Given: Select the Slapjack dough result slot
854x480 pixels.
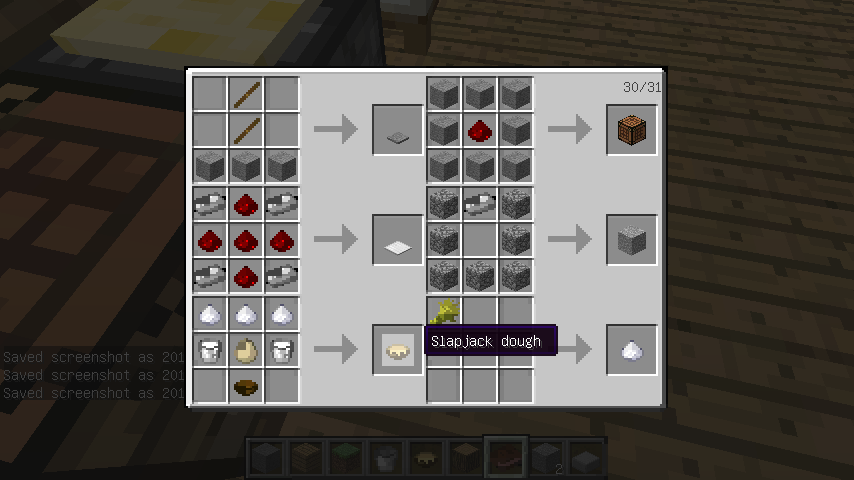Looking at the screenshot, I should 398,350.
